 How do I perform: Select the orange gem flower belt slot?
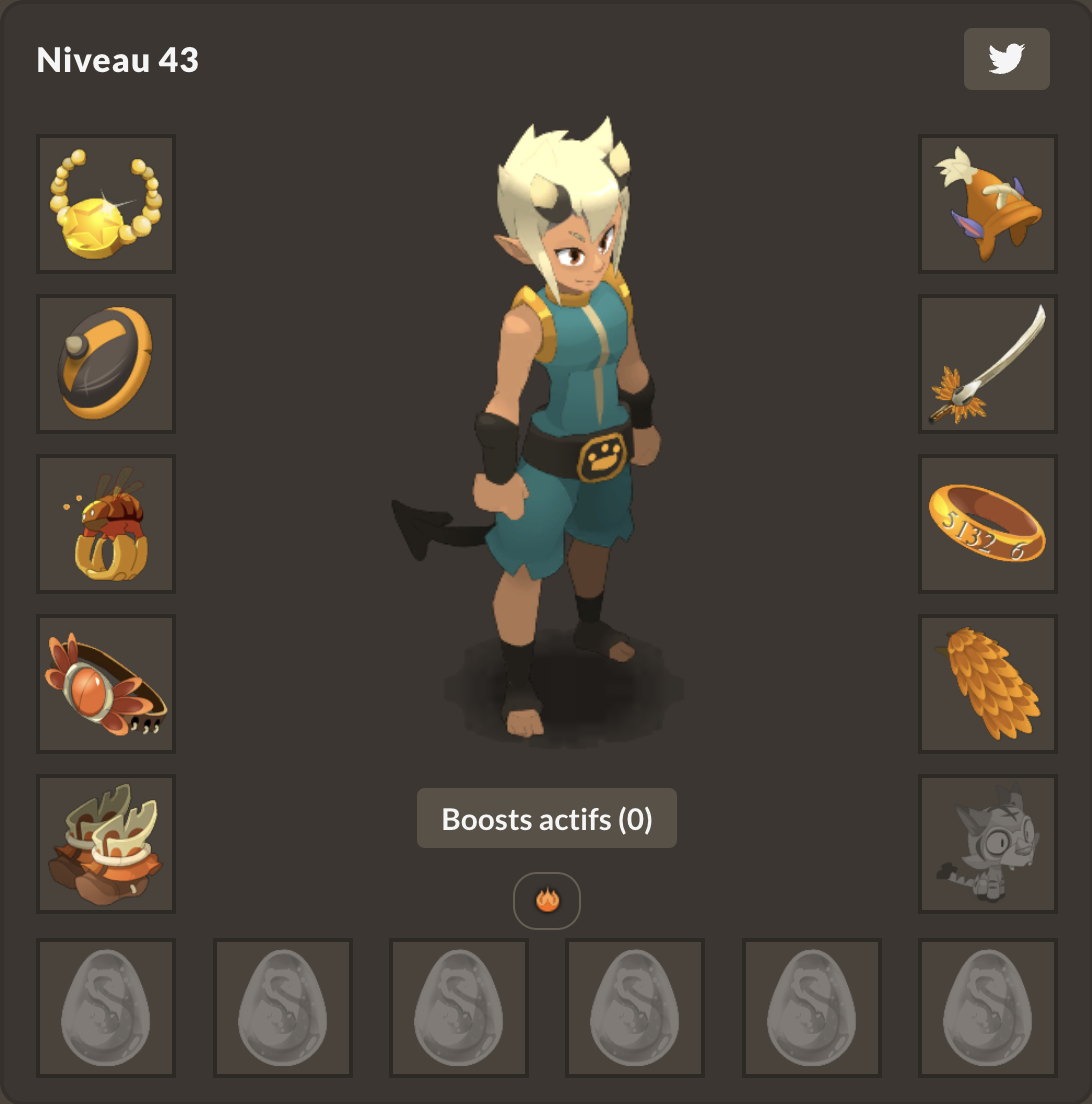[106, 684]
